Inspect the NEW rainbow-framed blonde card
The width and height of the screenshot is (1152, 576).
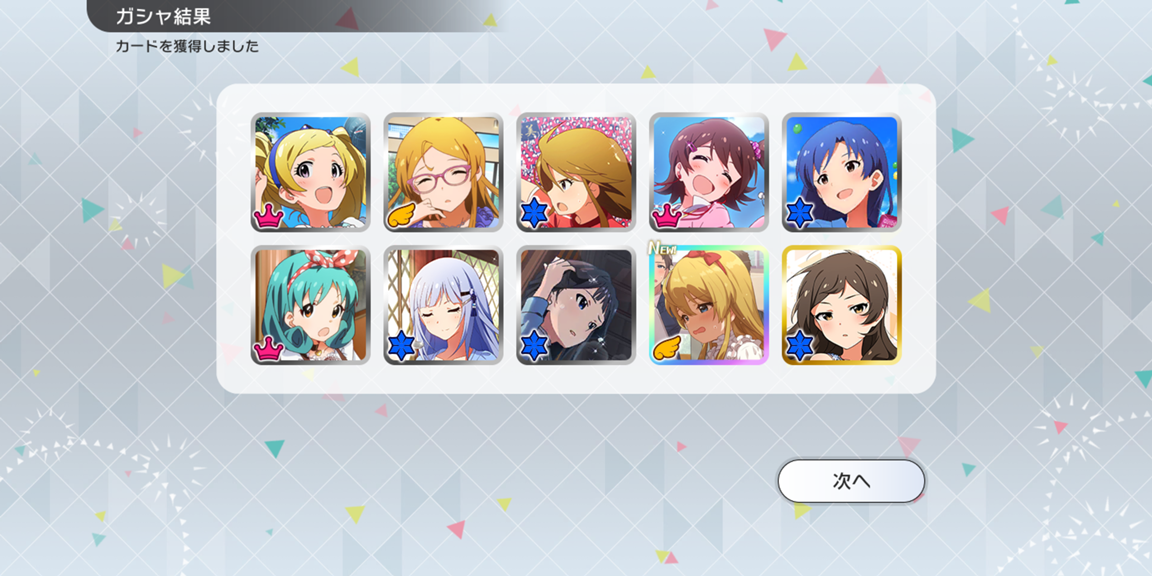[708, 305]
